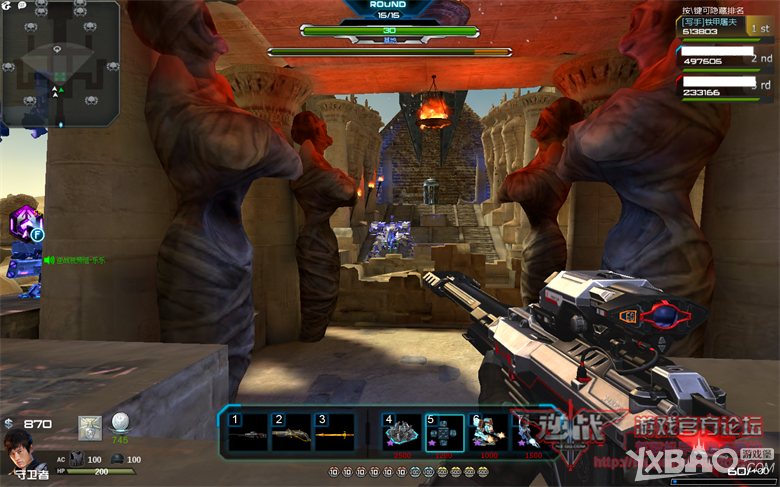Image resolution: width=780 pixels, height=487 pixels.
Task: Select the sniper rifle in slot 1
Action: (x=249, y=433)
